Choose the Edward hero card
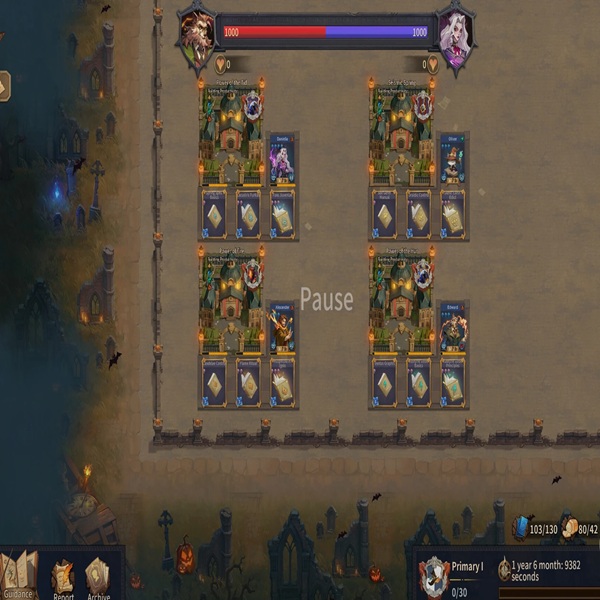The width and height of the screenshot is (600, 600). pyautogui.click(x=452, y=328)
